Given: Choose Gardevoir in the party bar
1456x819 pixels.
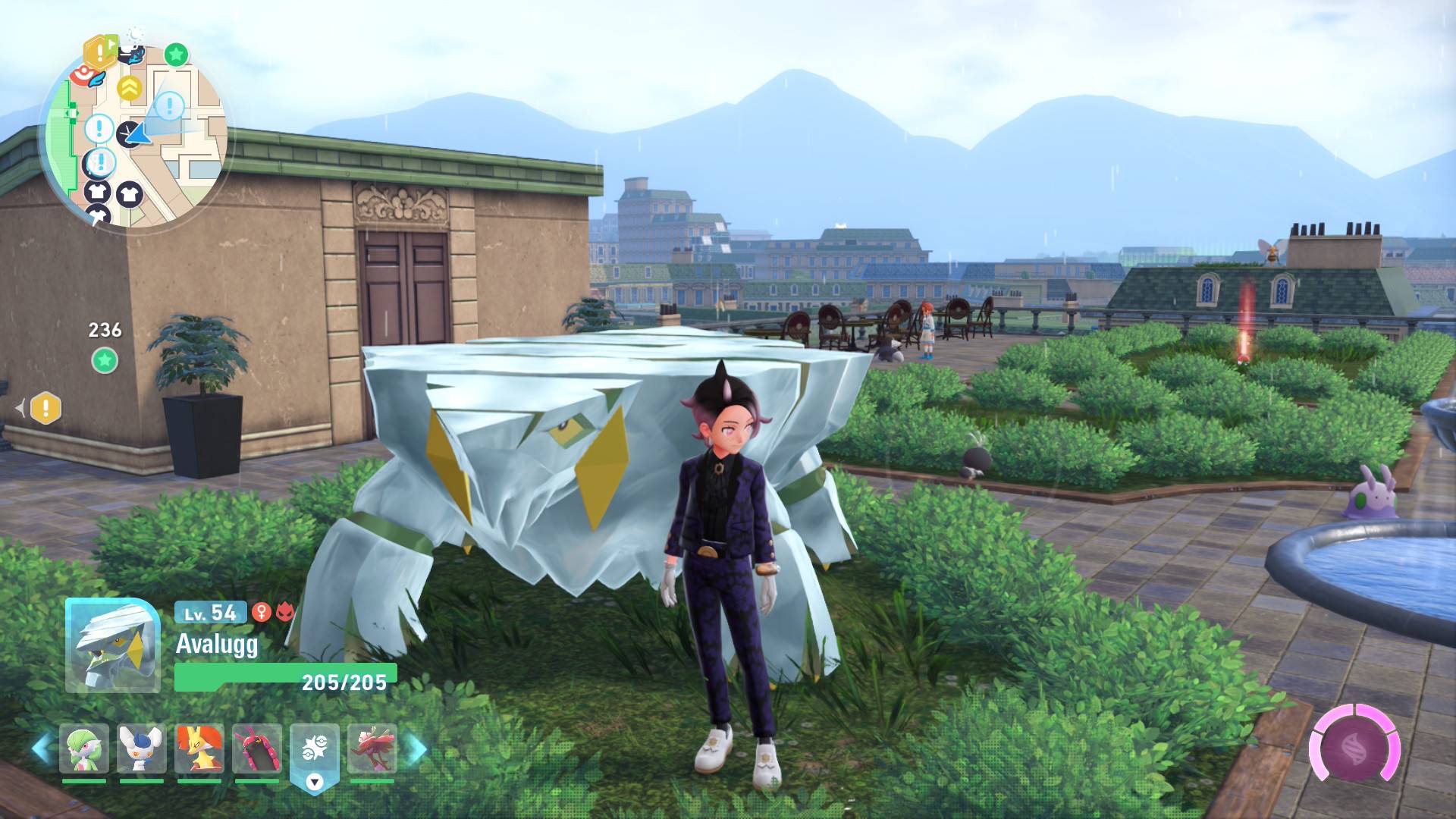Looking at the screenshot, I should pyautogui.click(x=84, y=750).
